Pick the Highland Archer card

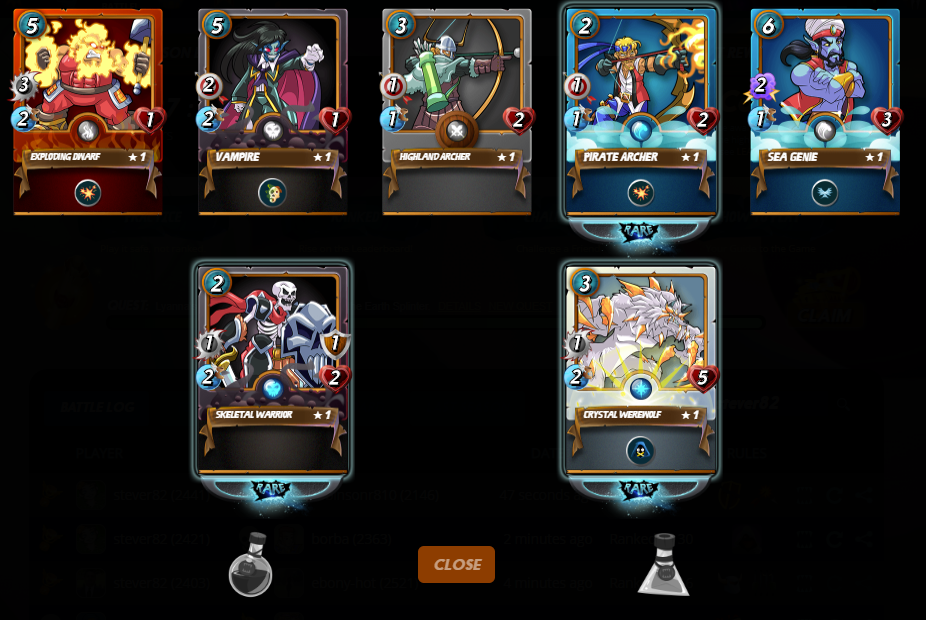[456, 110]
